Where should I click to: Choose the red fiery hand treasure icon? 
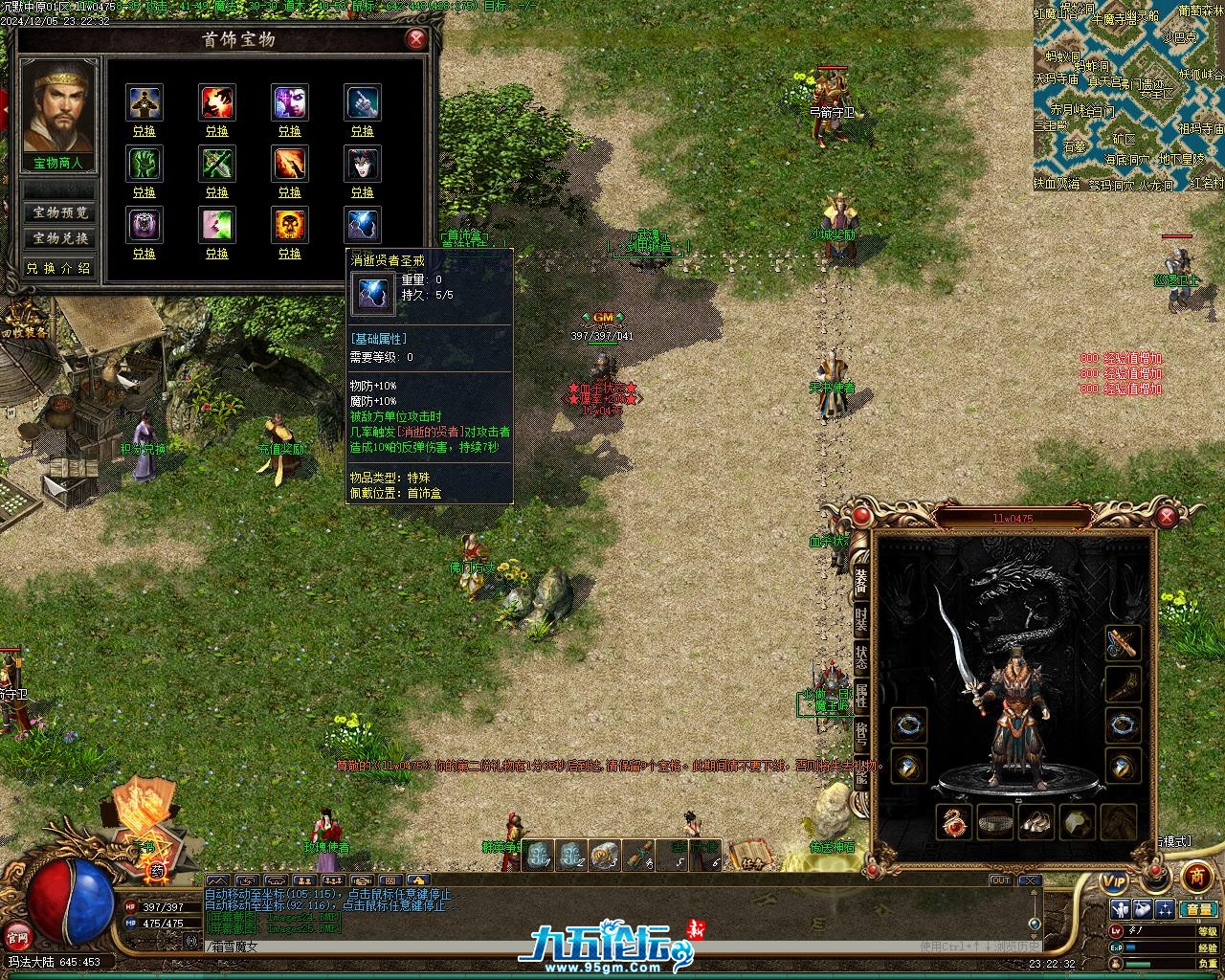[x=217, y=102]
